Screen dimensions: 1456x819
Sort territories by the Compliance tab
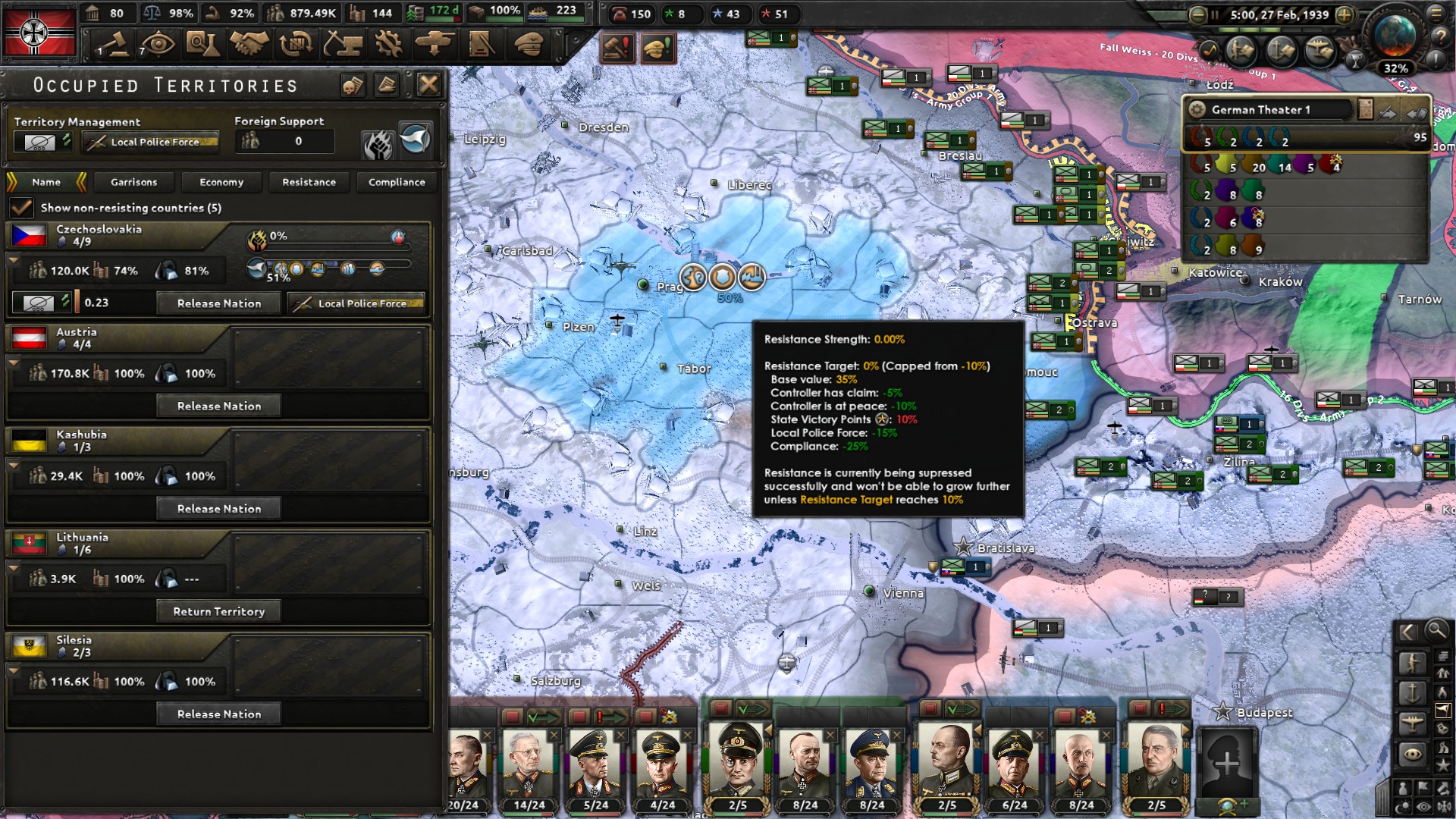pos(397,182)
